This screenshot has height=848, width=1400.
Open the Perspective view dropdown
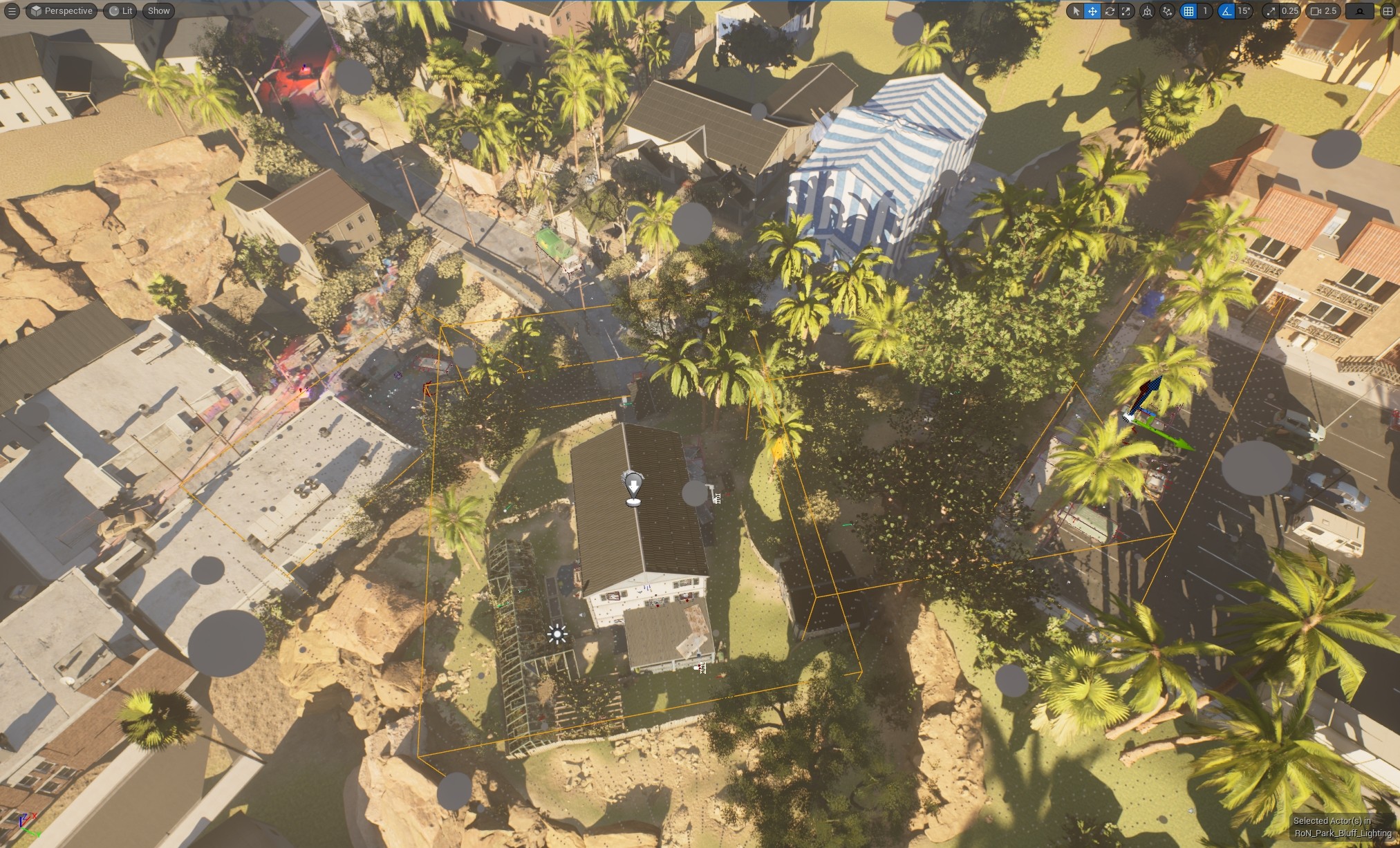click(61, 10)
